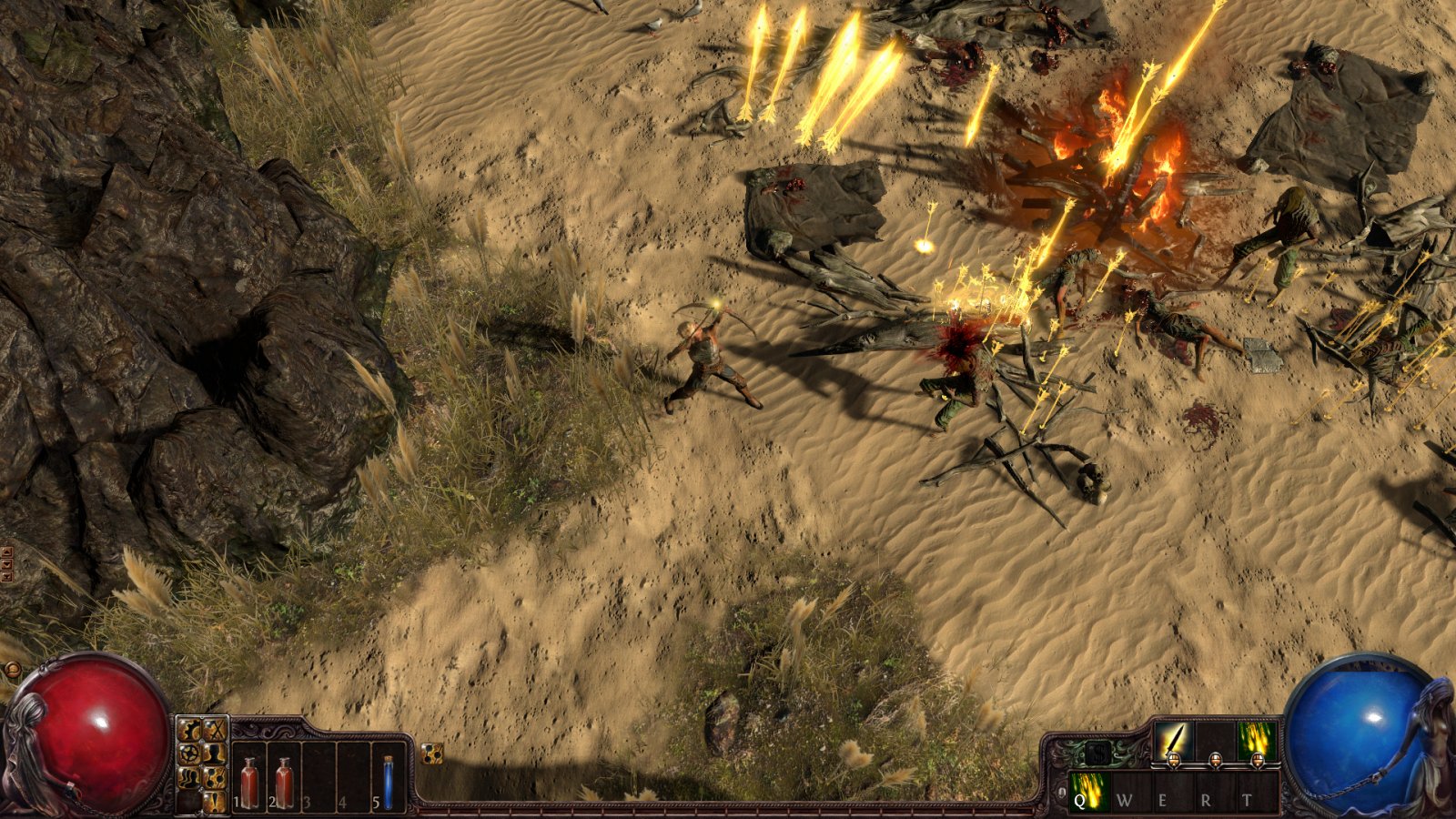The image size is (1456, 819).
Task: Open the Character sheet silhouette icon
Action: pyautogui.click(x=215, y=753)
